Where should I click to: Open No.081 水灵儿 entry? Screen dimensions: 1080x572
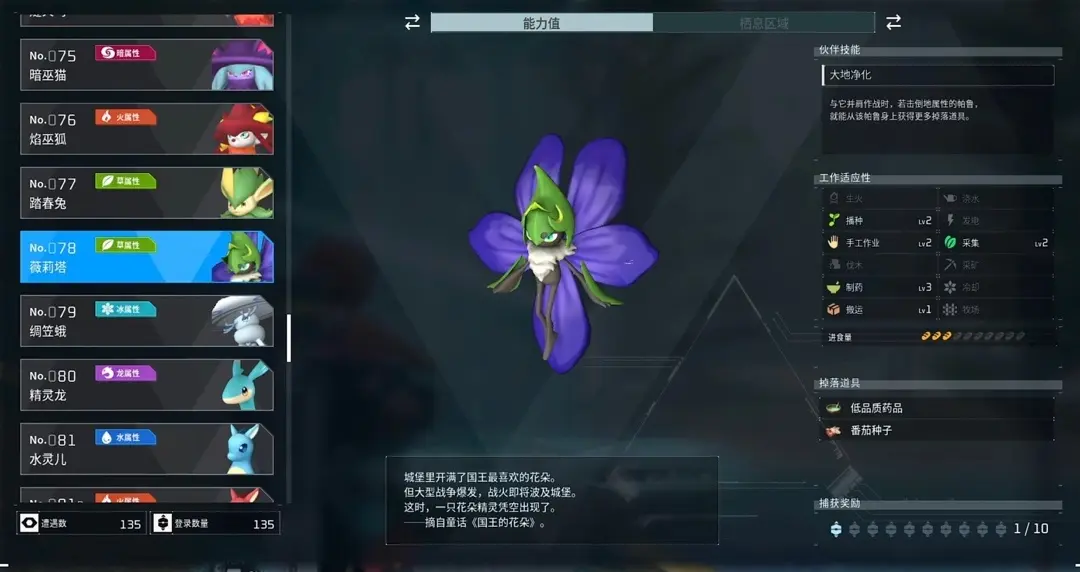coord(146,449)
